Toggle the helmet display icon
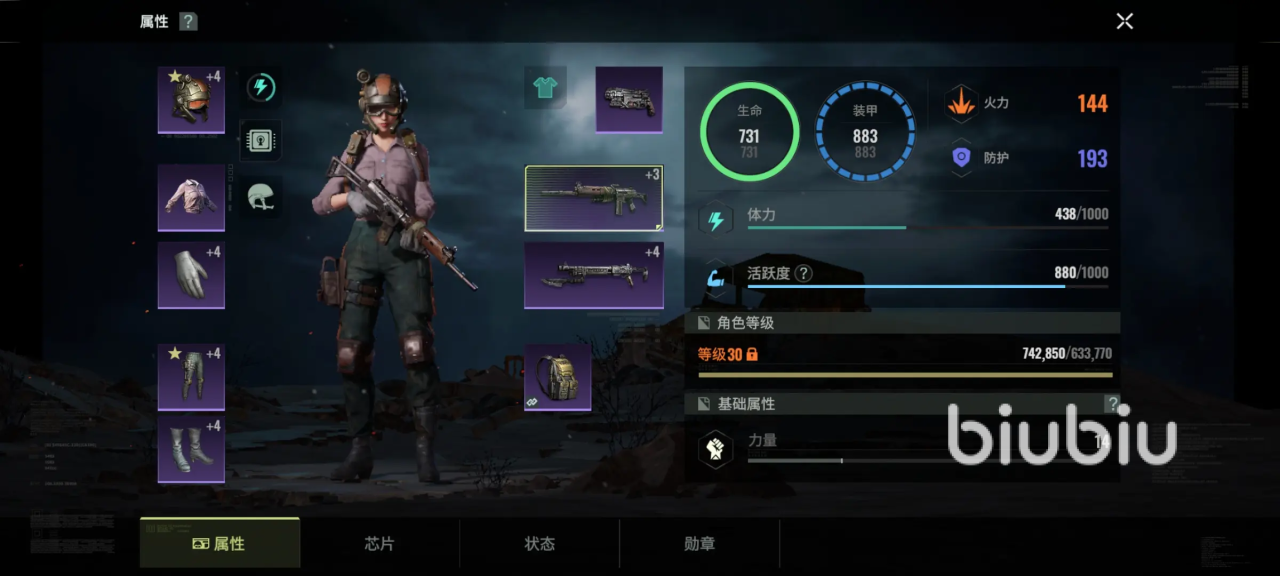The height and width of the screenshot is (576, 1280). click(x=261, y=197)
